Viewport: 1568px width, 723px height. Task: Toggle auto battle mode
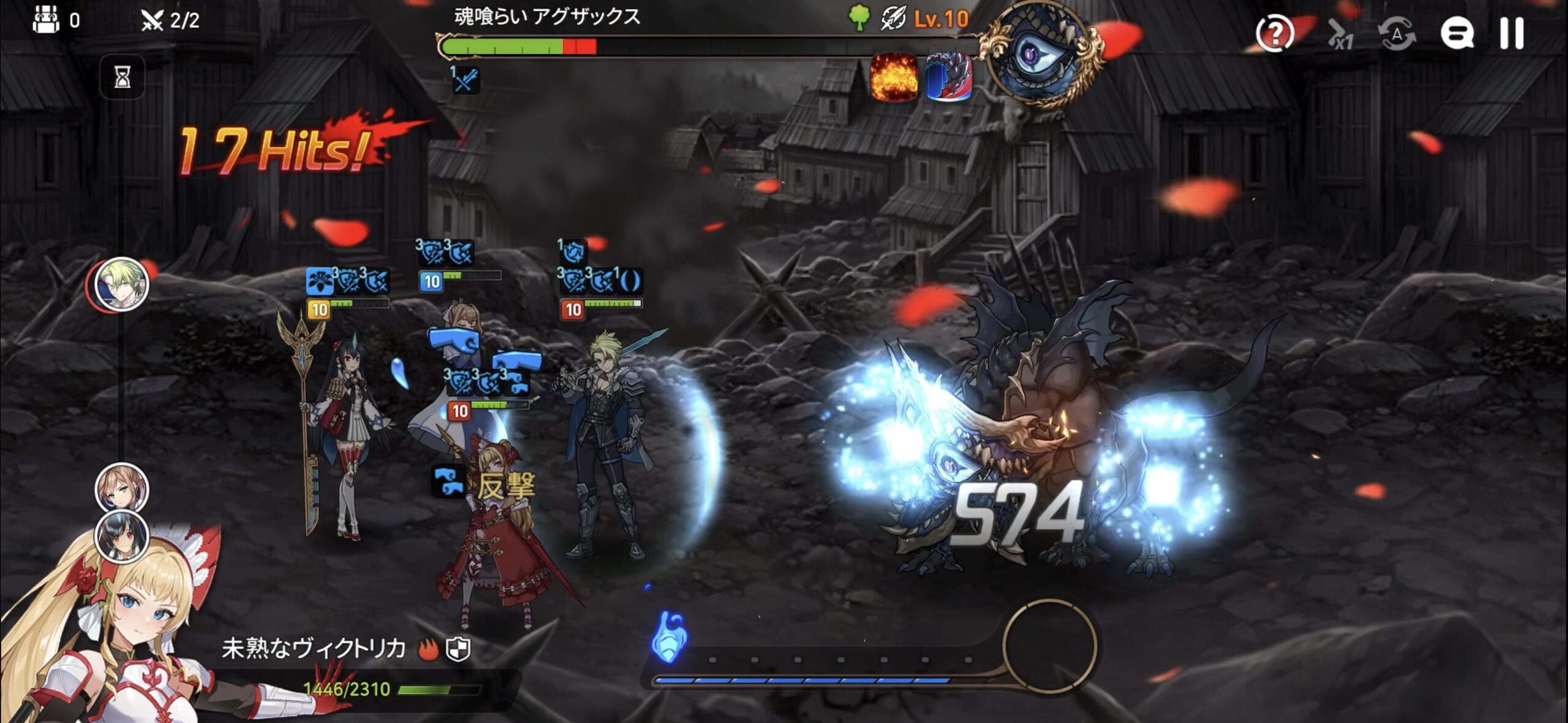1397,34
